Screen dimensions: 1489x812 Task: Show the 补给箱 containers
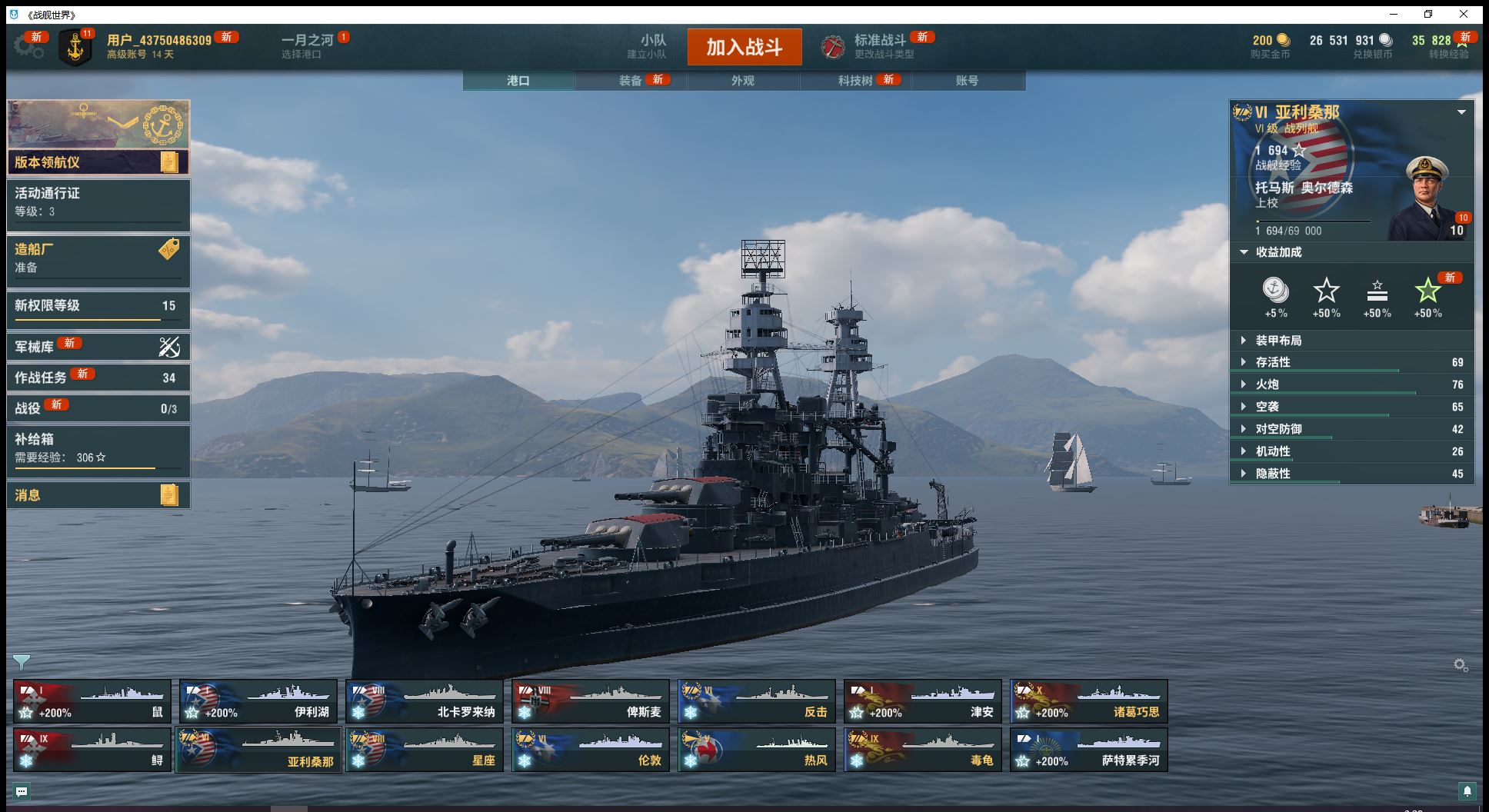(98, 448)
